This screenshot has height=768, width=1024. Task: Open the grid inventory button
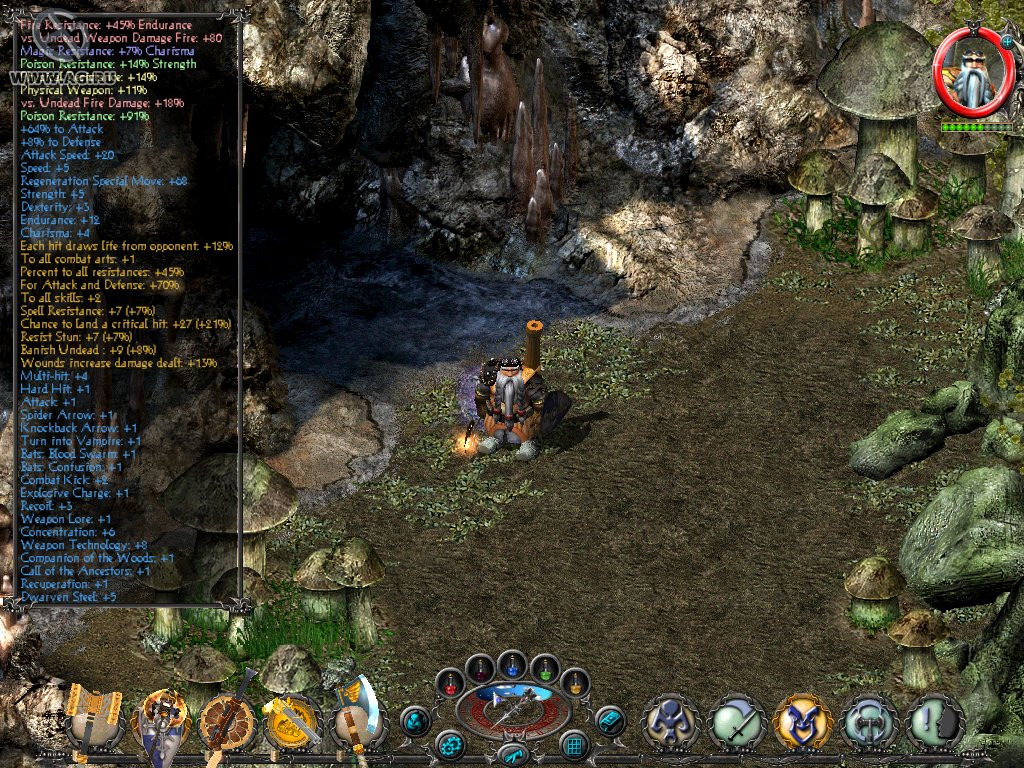[x=574, y=745]
